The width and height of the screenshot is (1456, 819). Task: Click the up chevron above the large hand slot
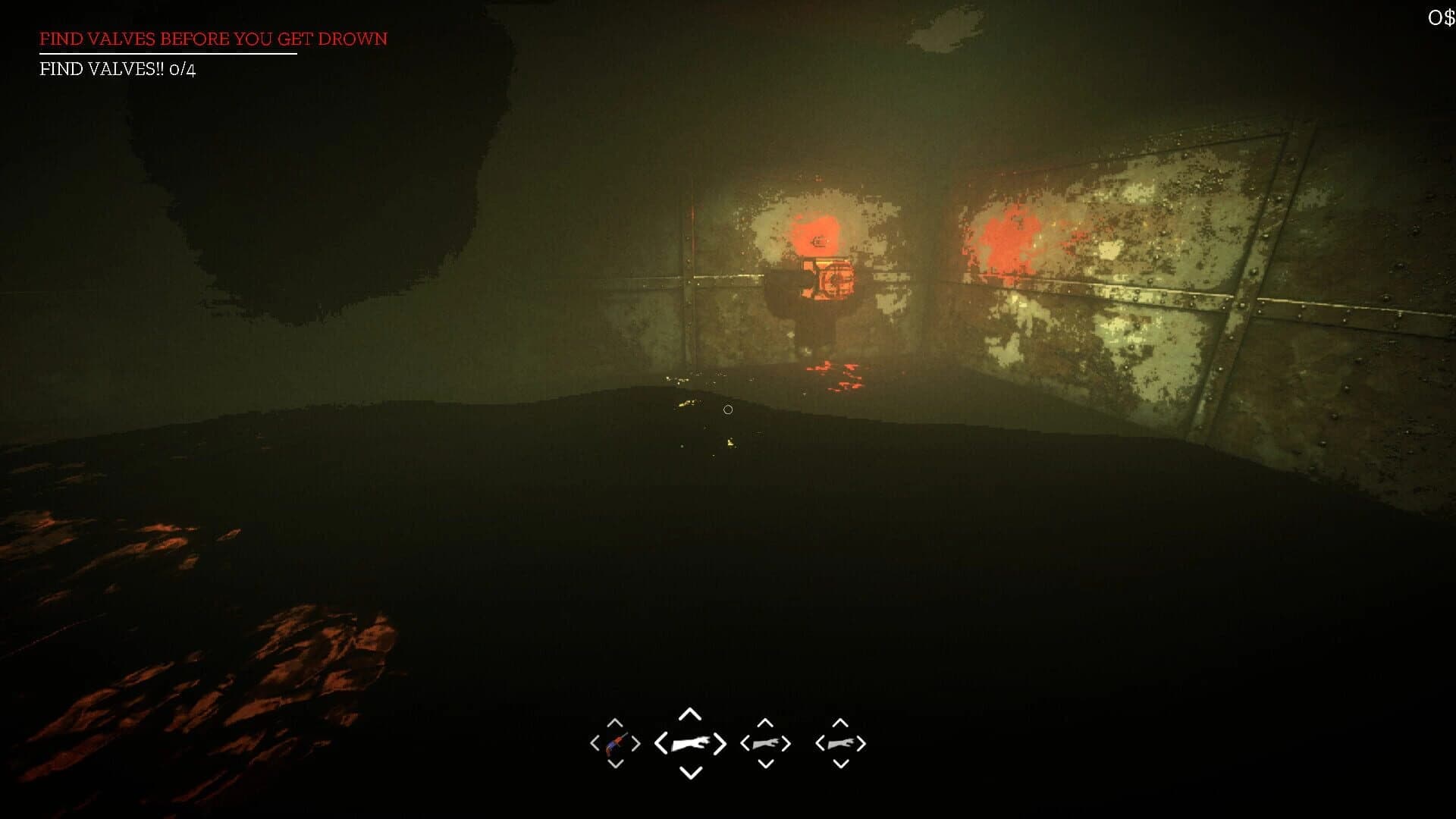(x=690, y=714)
